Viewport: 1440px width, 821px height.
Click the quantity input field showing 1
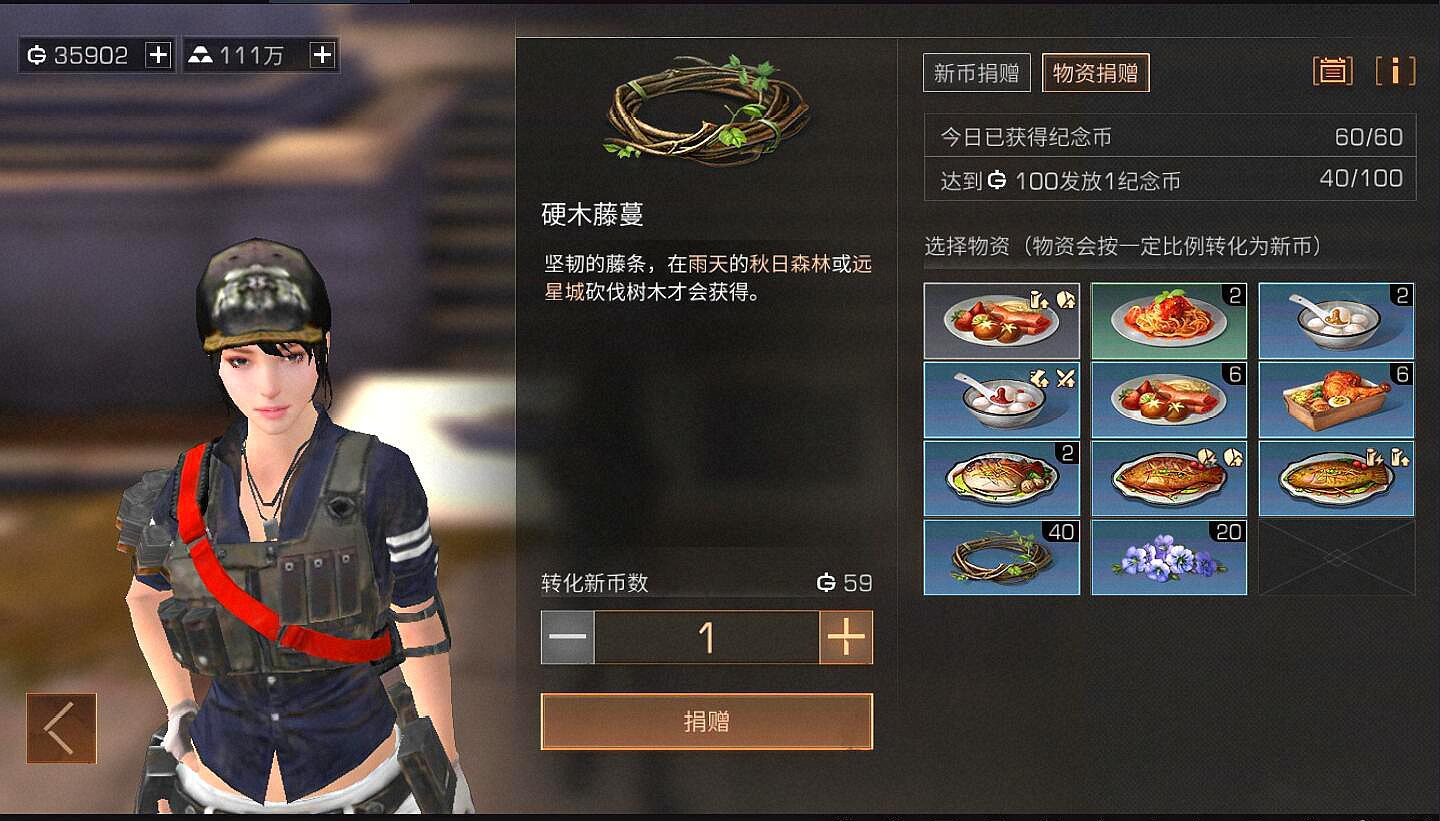(707, 637)
